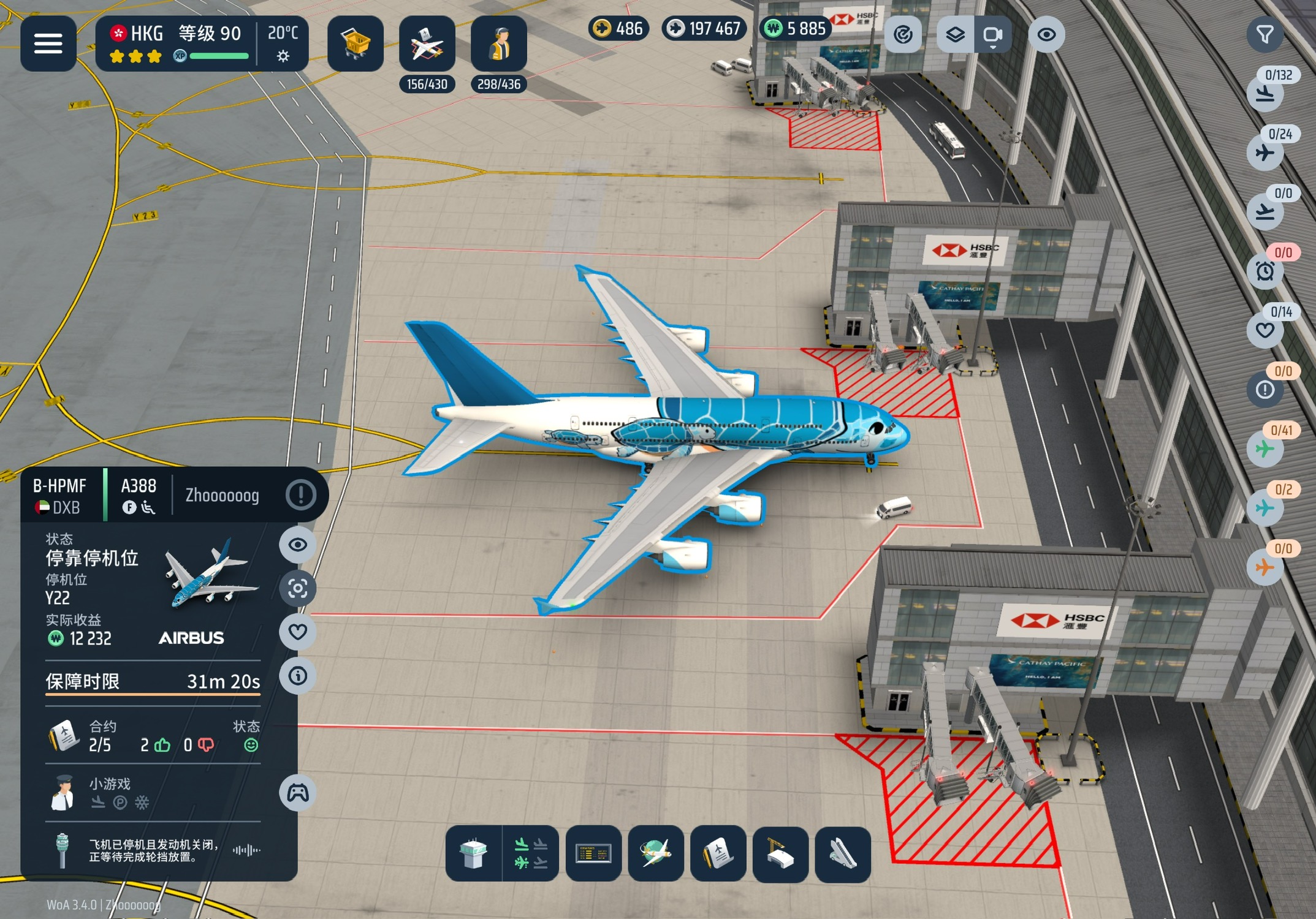Open the boarding stairs toolbar button
The width and height of the screenshot is (1316, 919).
(842, 854)
